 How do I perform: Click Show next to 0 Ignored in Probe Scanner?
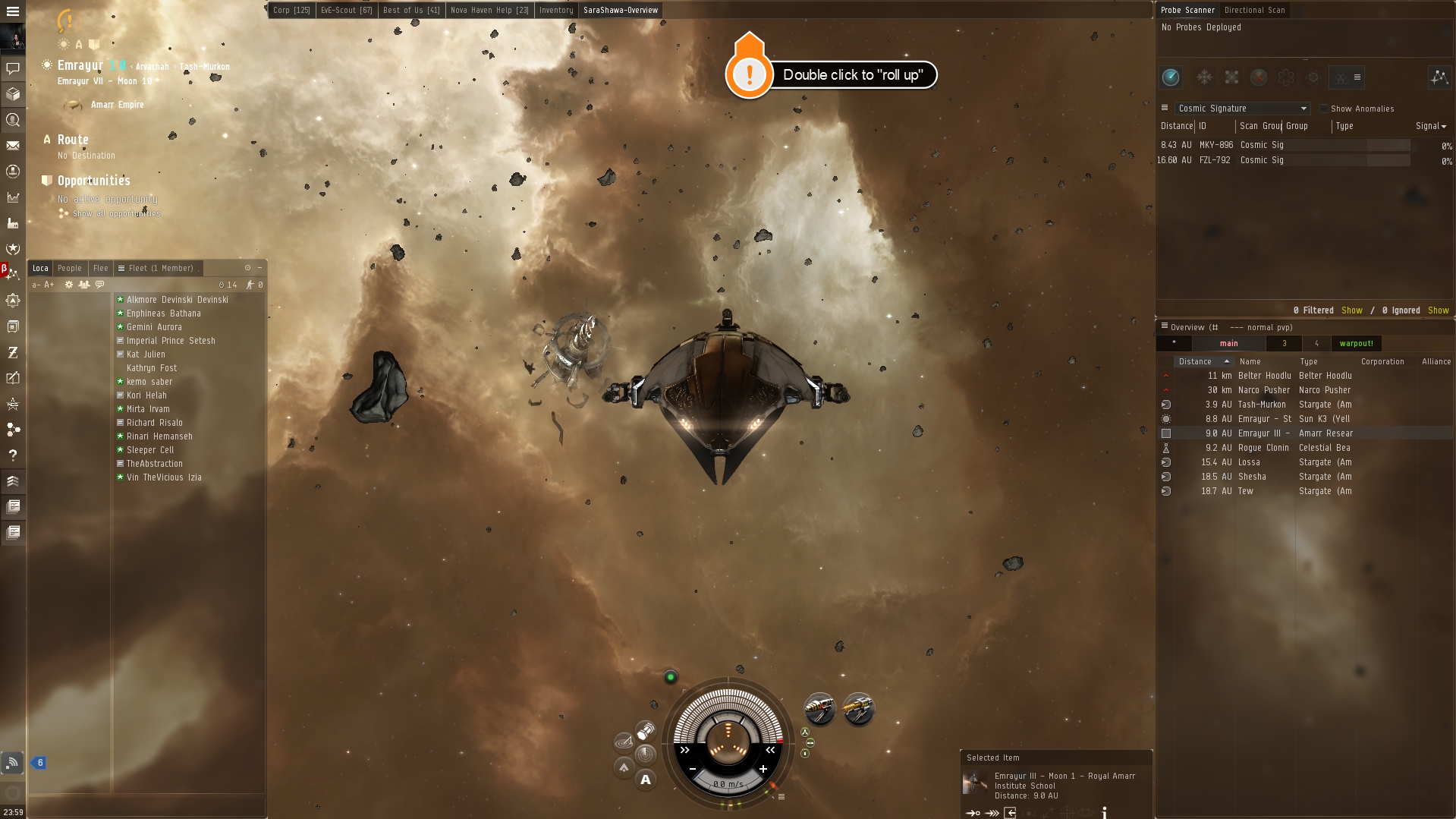pyautogui.click(x=1439, y=310)
